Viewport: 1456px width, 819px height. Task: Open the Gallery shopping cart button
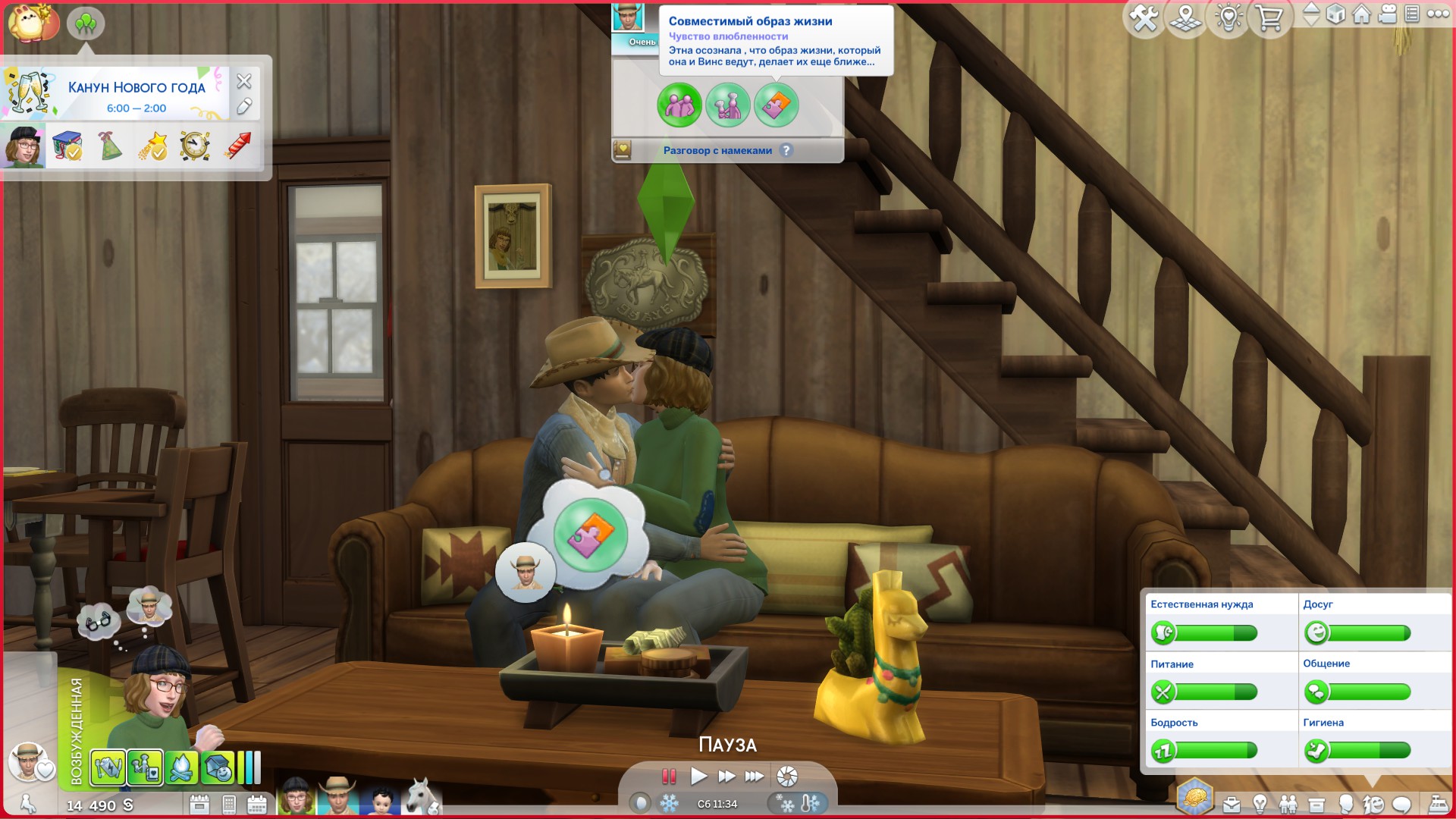click(1269, 18)
